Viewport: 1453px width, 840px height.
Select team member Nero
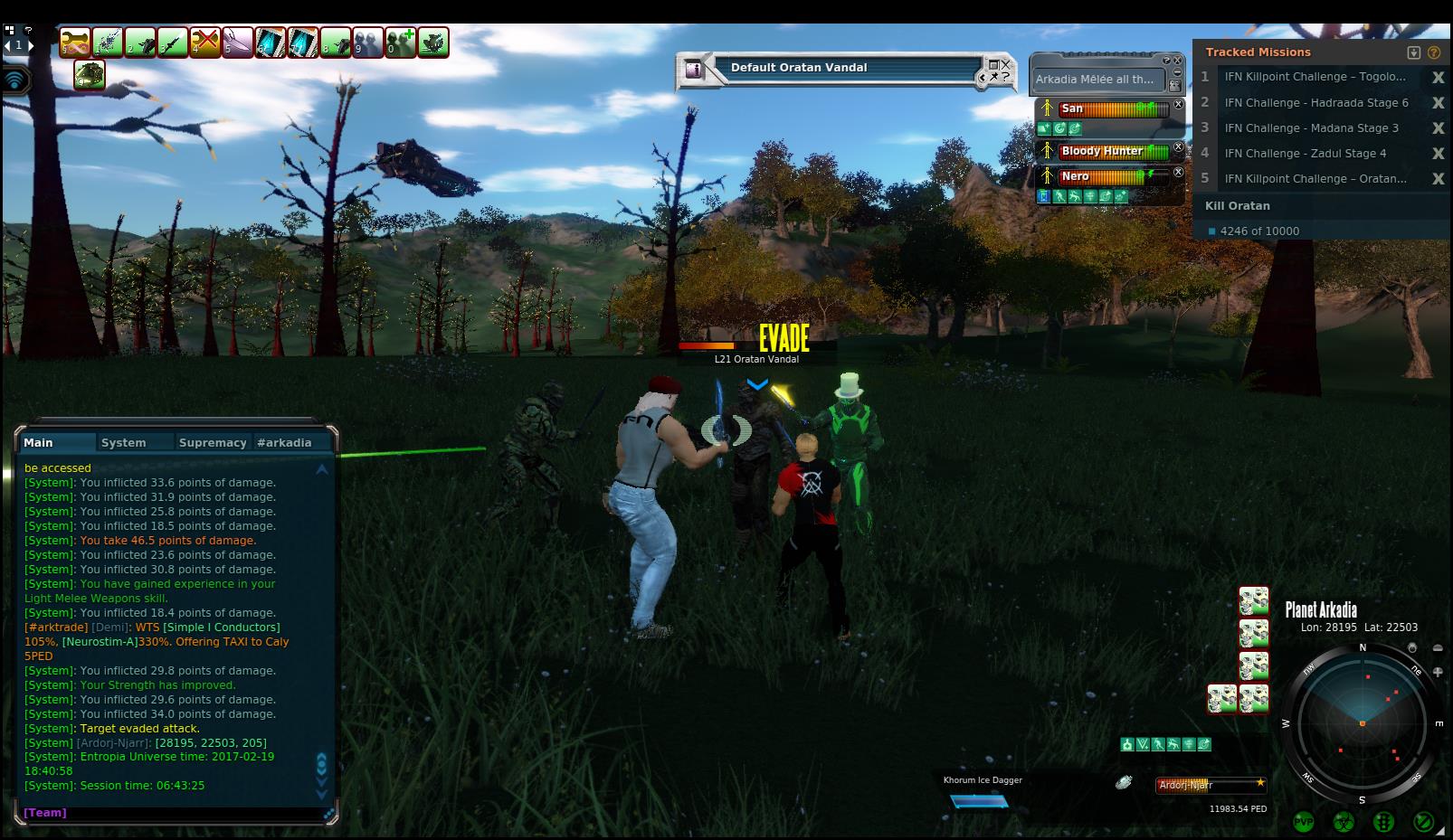[1076, 177]
